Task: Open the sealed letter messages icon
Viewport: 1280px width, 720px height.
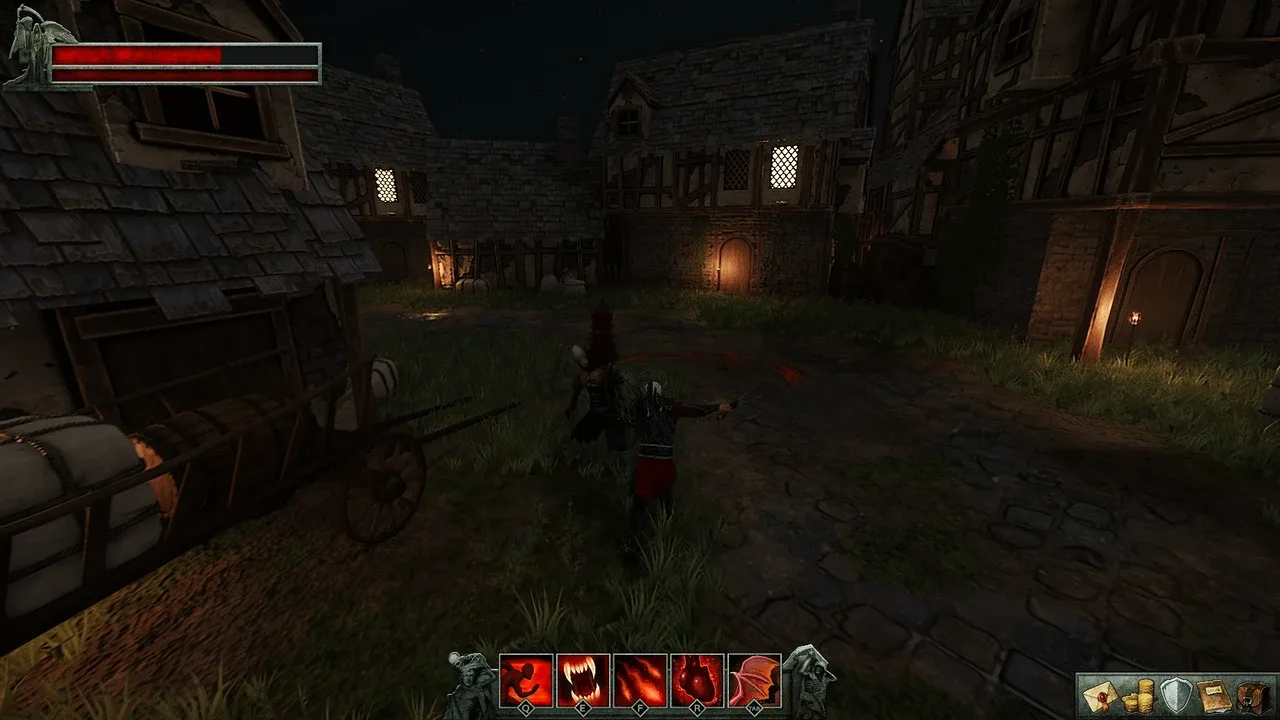Action: tap(1100, 696)
